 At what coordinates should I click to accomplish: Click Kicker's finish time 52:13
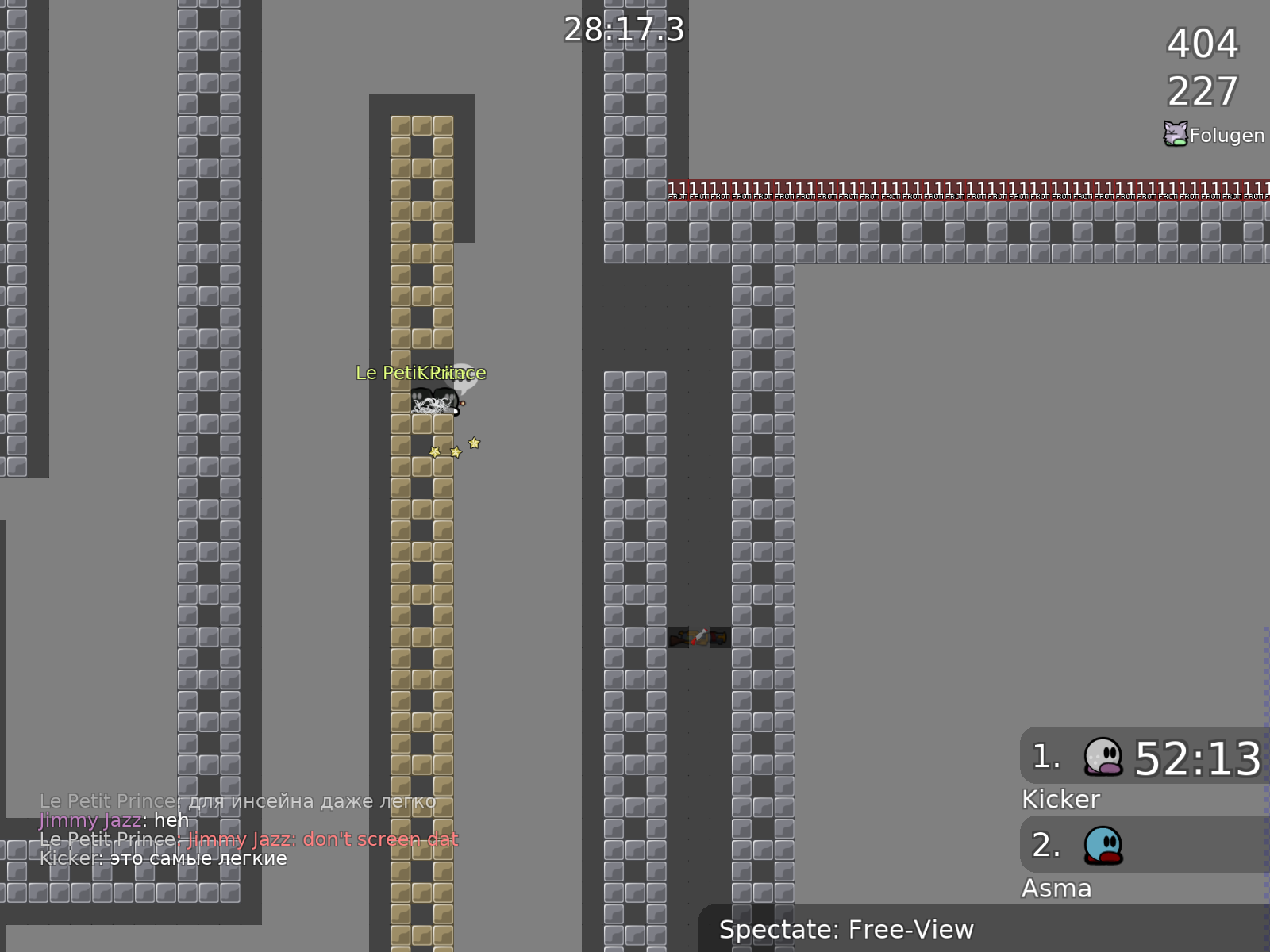(1197, 757)
